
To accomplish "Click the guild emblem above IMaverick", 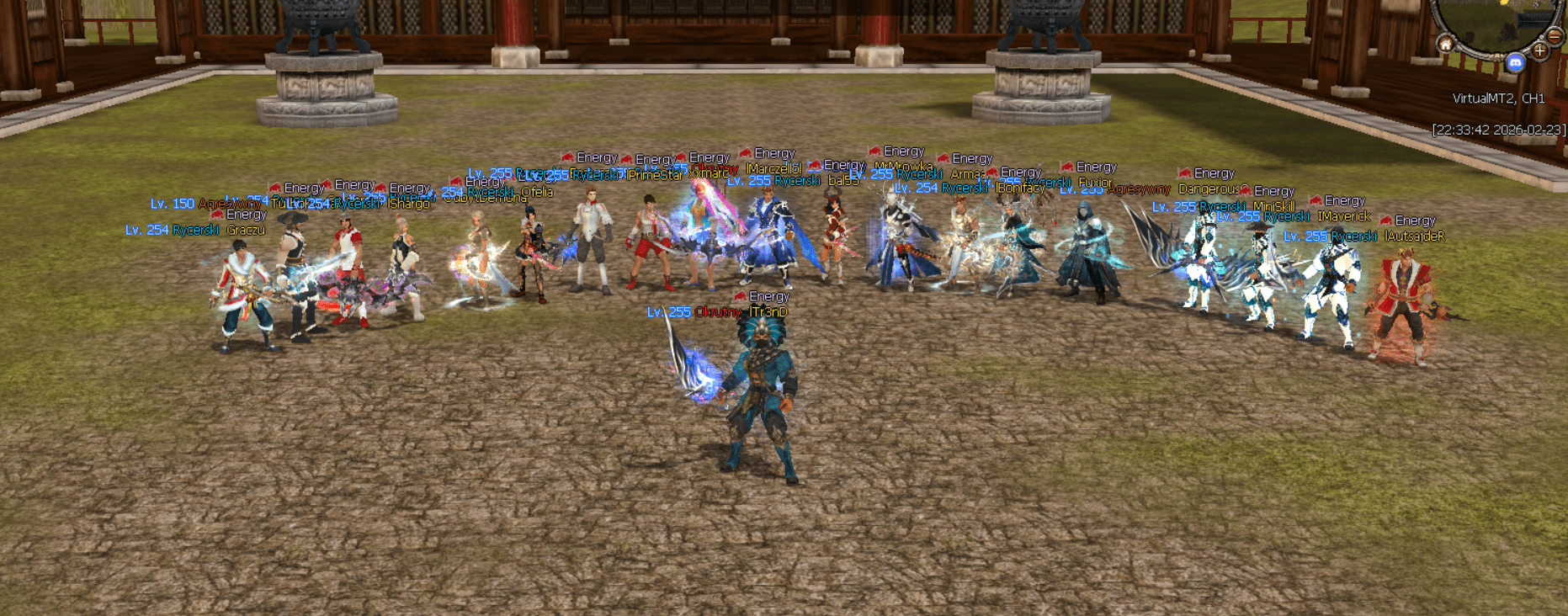I will (x=1316, y=200).
